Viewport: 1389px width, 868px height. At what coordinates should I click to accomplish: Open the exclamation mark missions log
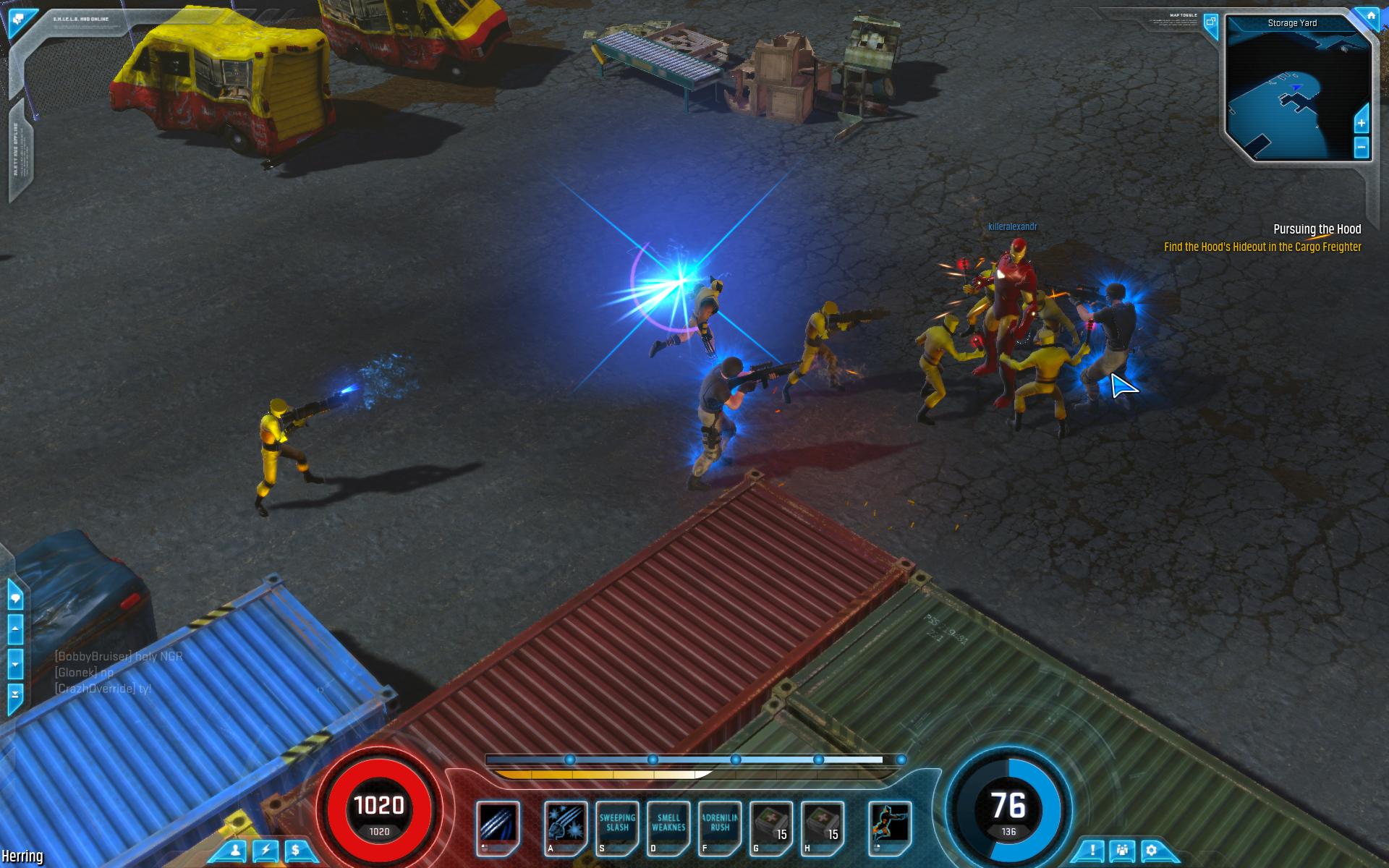coord(1092,851)
